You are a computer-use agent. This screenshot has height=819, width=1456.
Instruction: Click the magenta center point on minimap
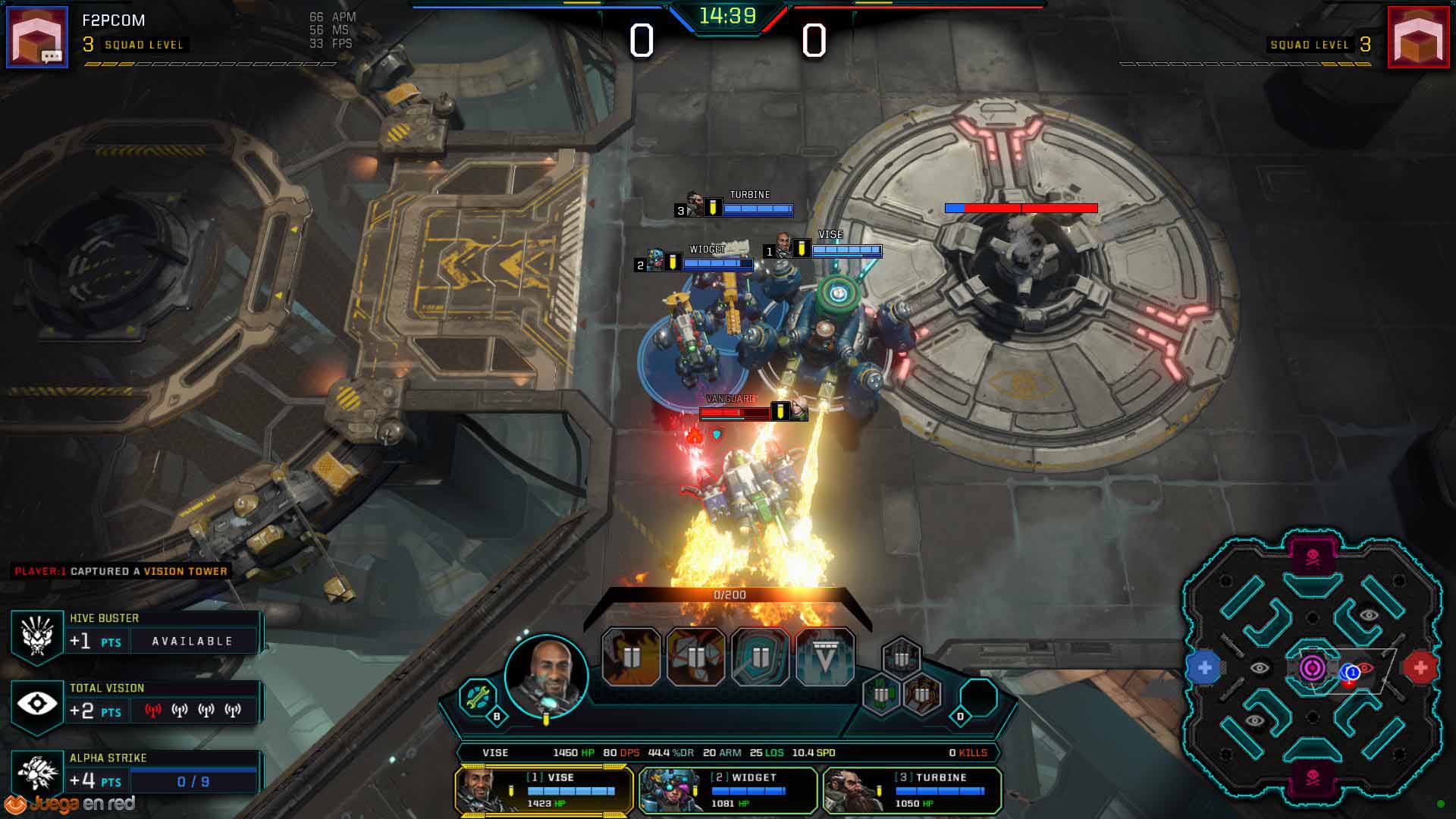(1313, 668)
